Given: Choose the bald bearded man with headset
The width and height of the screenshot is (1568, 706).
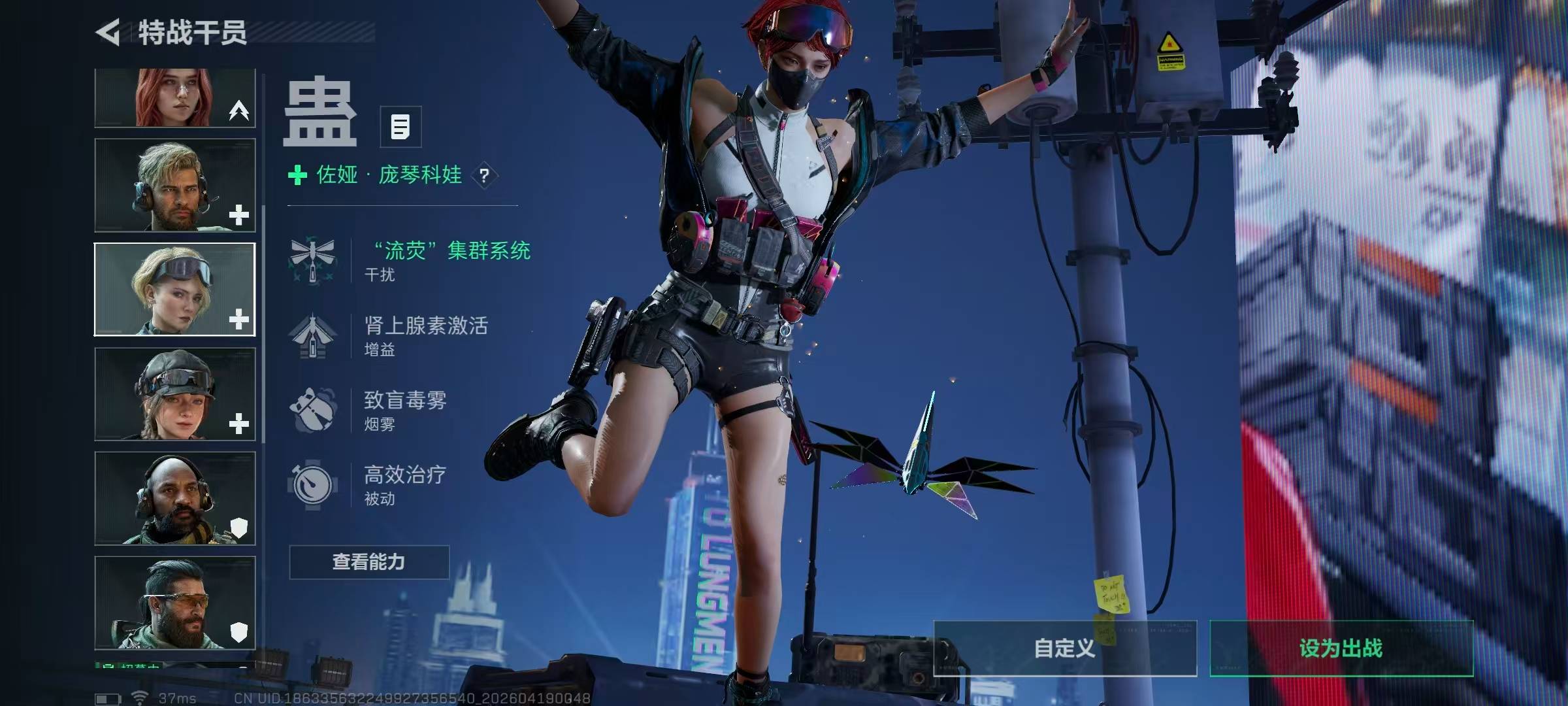Looking at the screenshot, I should tap(175, 499).
